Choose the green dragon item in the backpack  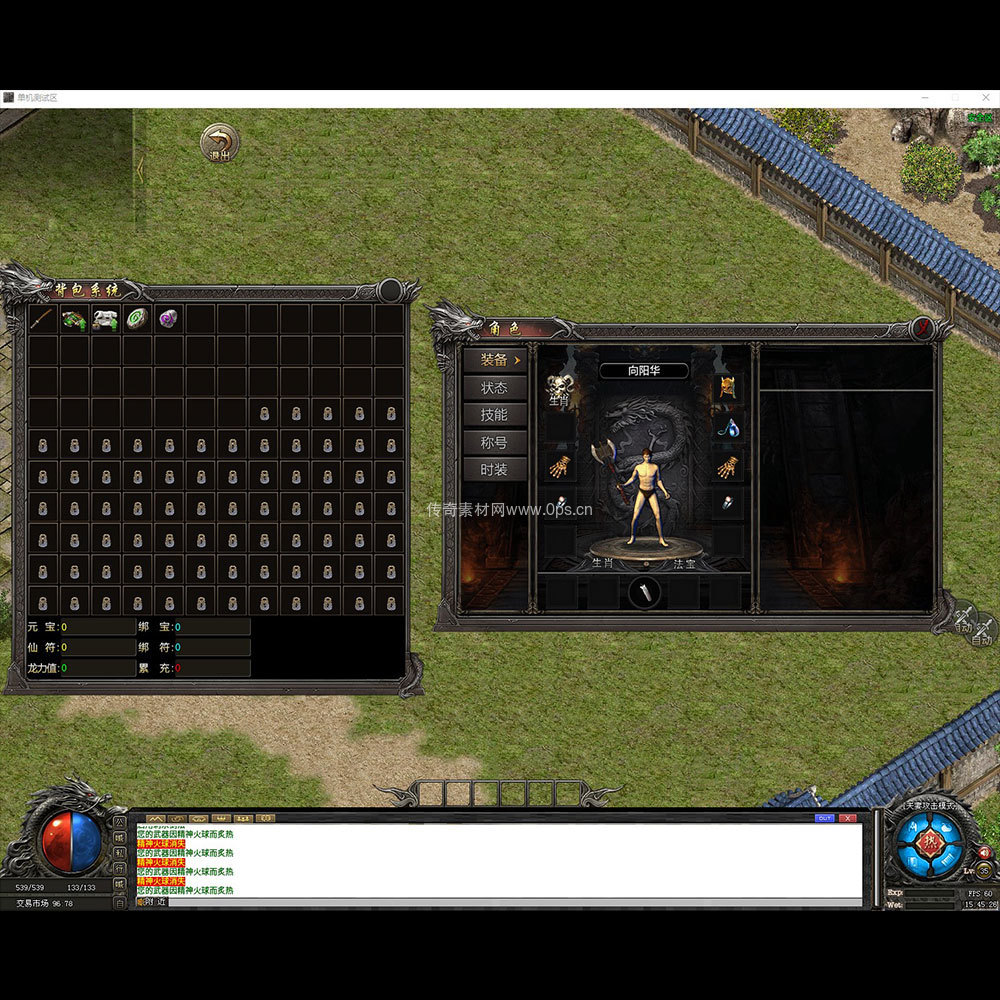(x=74, y=319)
